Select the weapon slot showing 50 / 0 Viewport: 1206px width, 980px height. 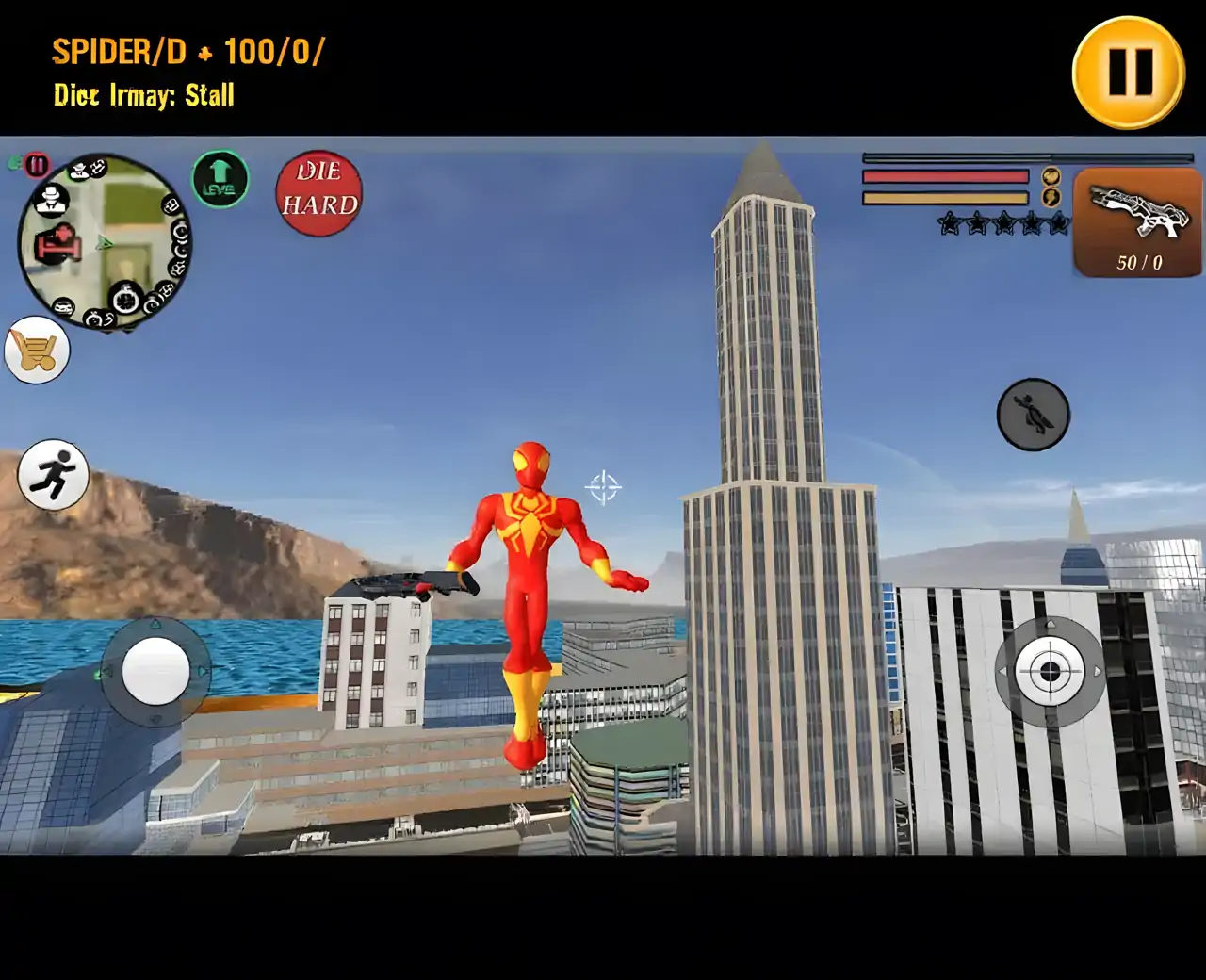click(x=1137, y=222)
